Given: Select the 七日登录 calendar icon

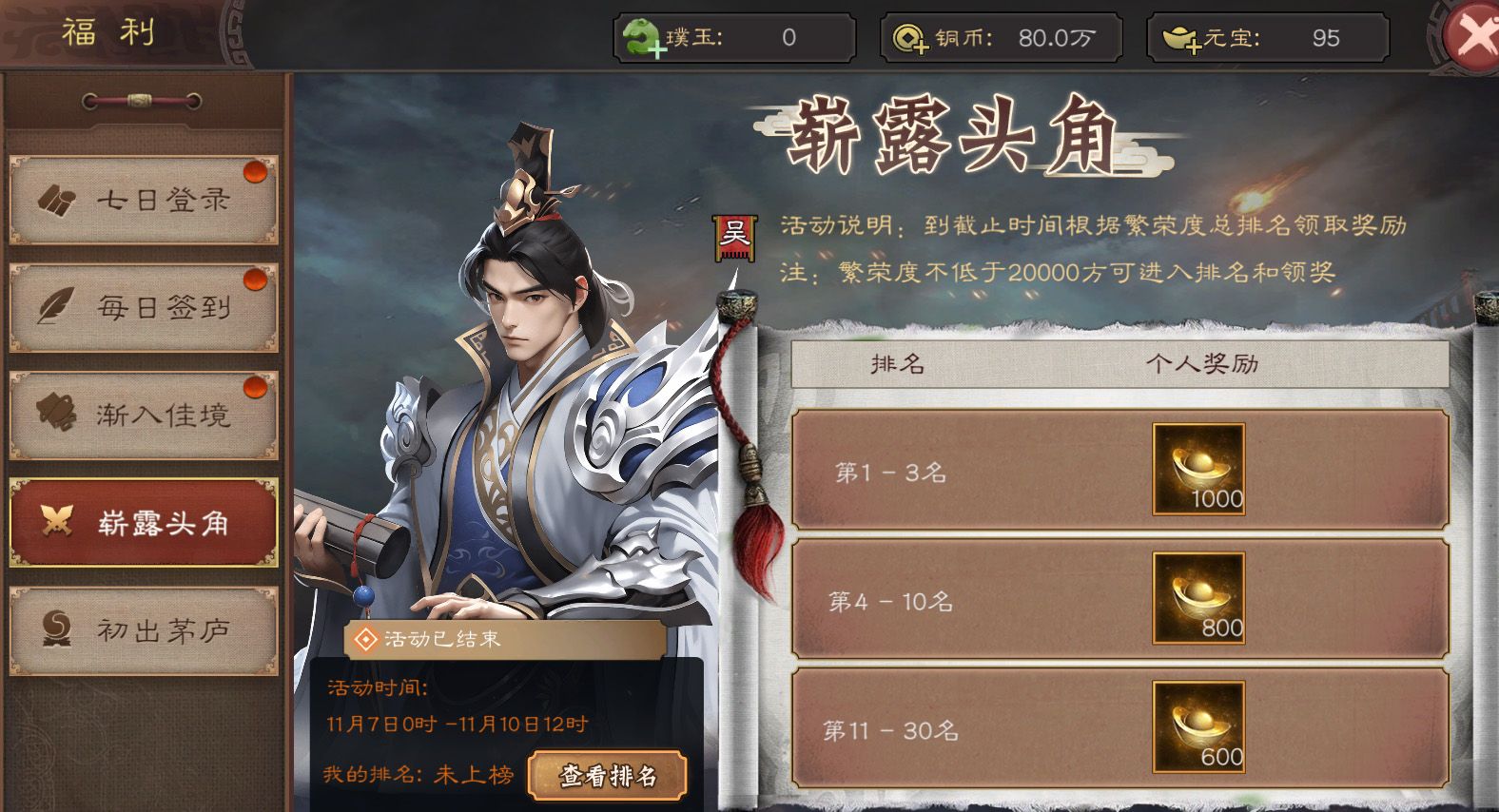Looking at the screenshot, I should [56, 200].
